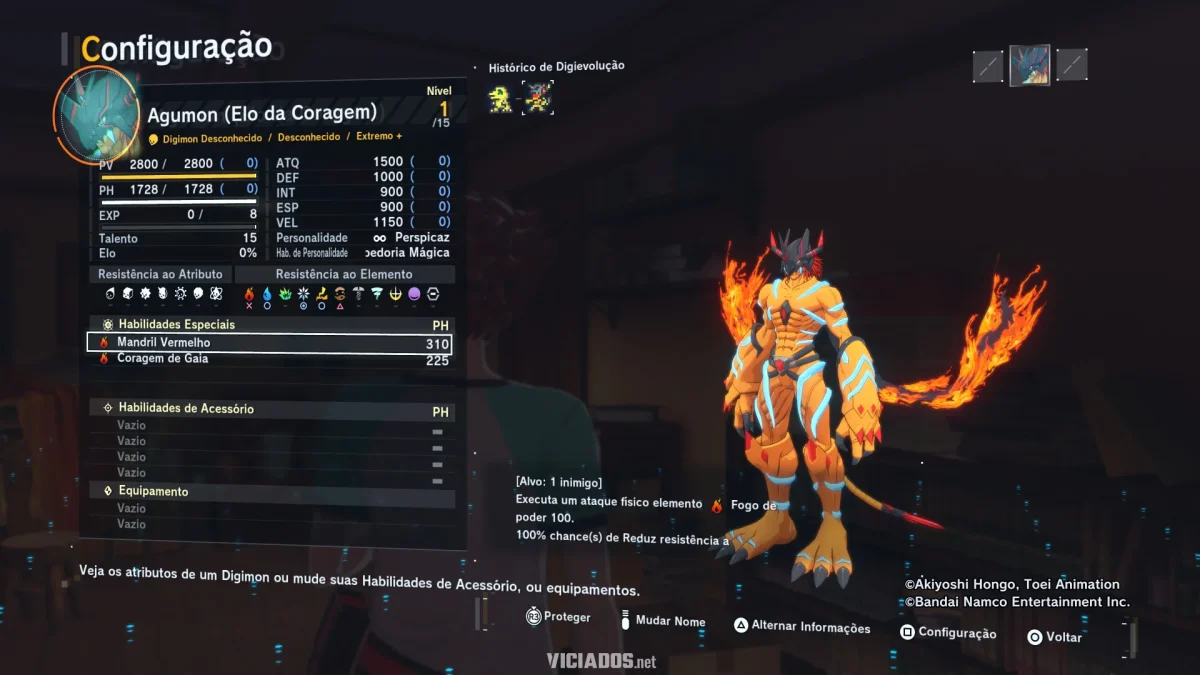Viewport: 1200px width, 675px height.
Task: Click the Digimon portrait in party selector
Action: pos(1029,65)
